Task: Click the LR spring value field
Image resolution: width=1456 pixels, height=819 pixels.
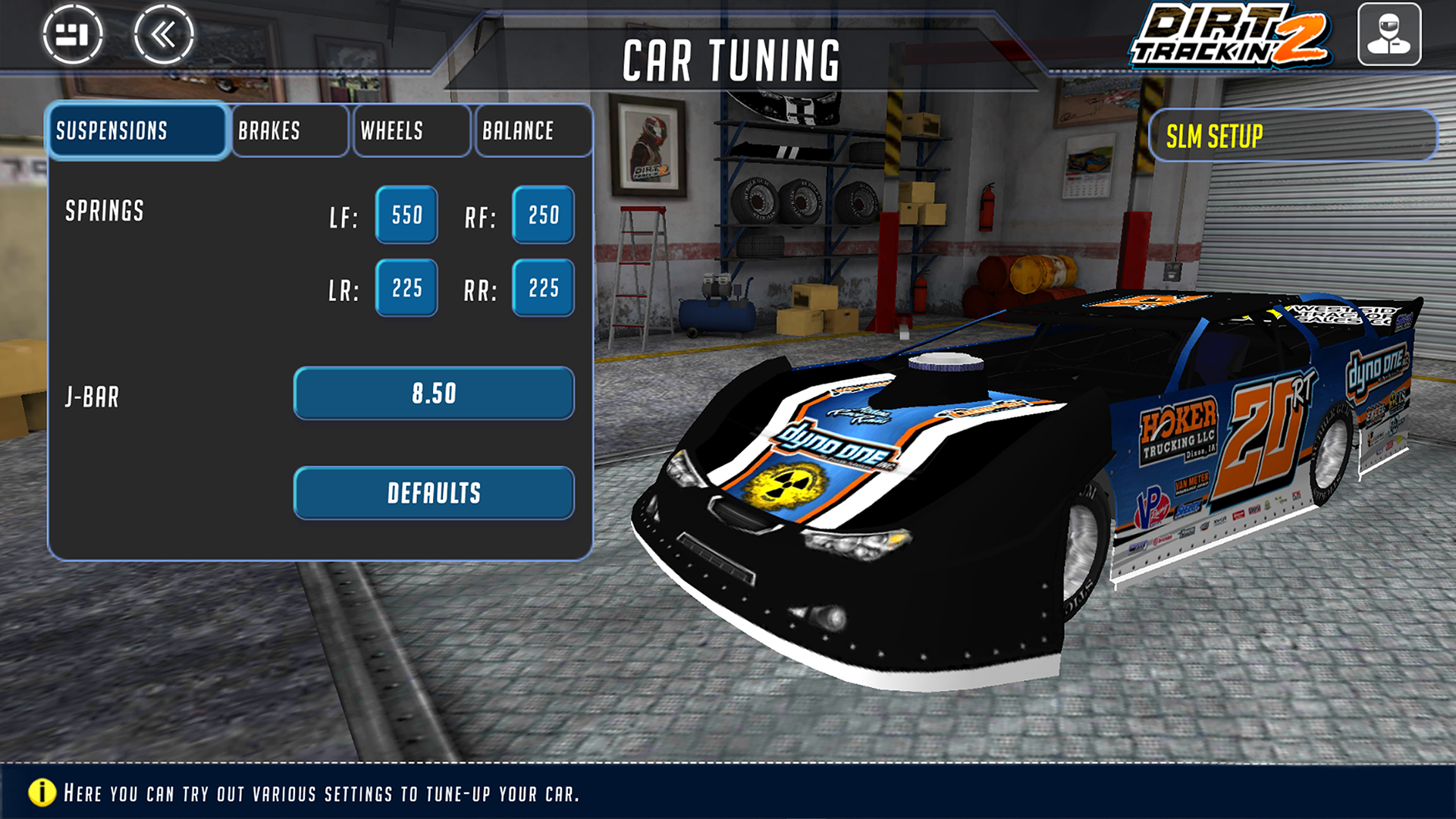Action: pos(406,287)
